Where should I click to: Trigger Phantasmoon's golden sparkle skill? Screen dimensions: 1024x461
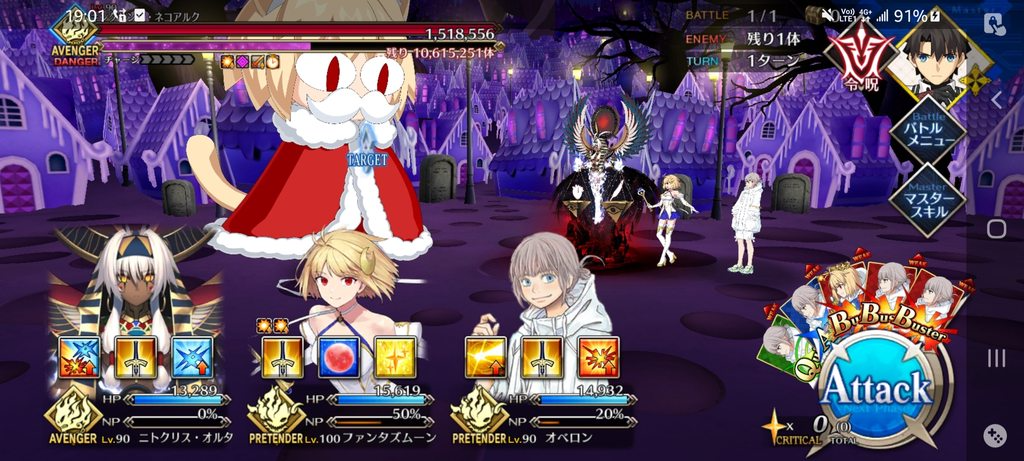pos(395,357)
